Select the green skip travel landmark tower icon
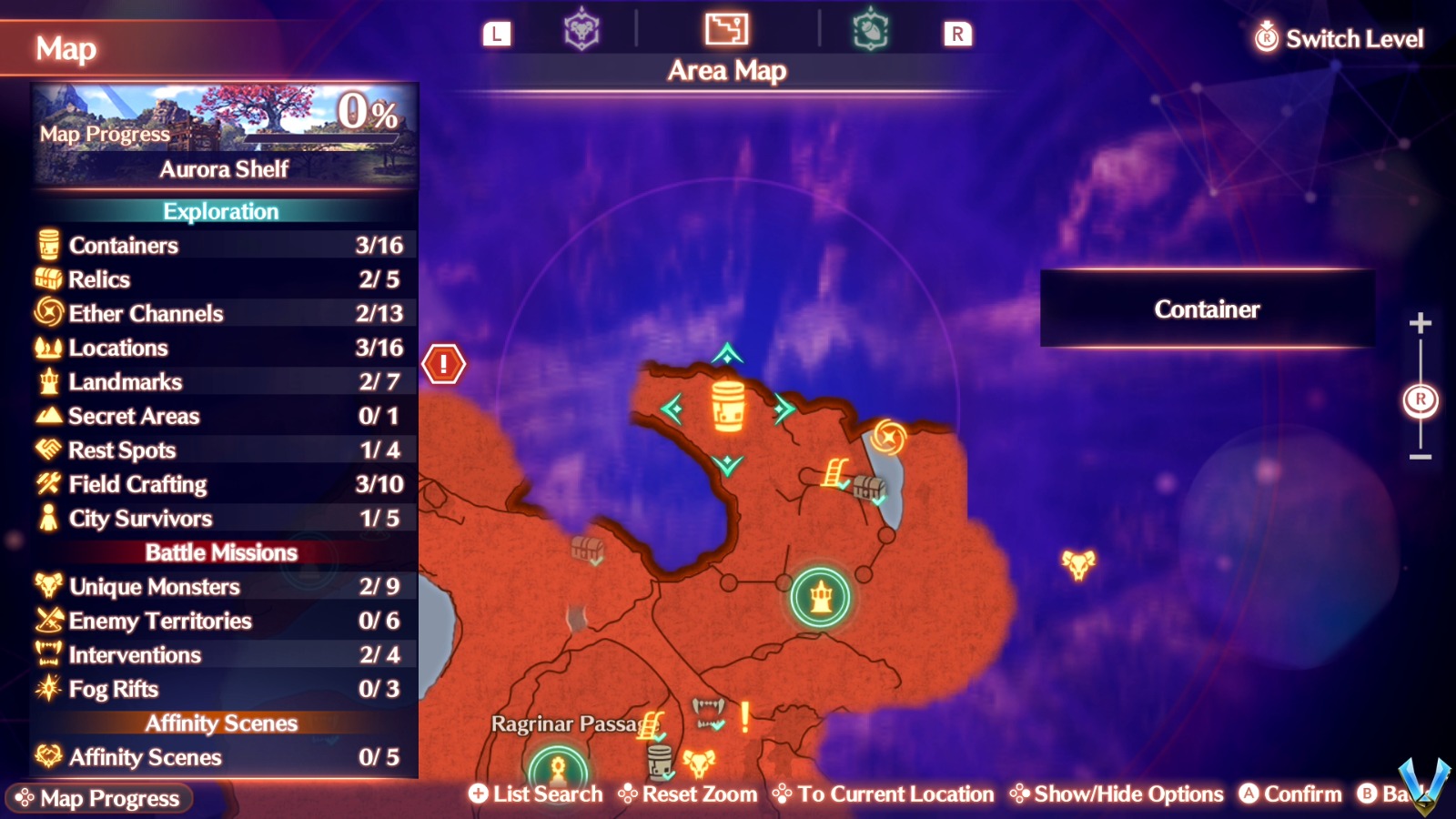This screenshot has height=819, width=1456. (x=820, y=596)
